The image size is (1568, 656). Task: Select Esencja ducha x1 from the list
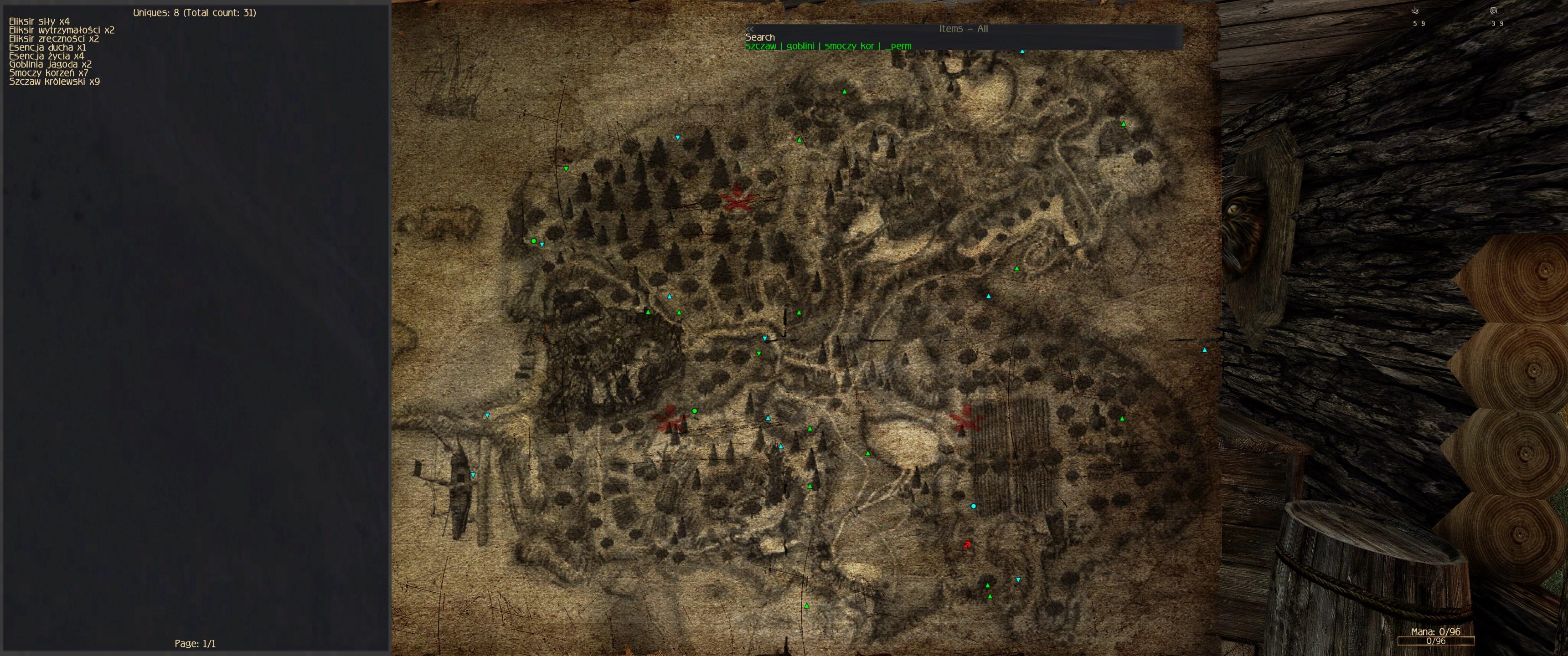pos(47,47)
